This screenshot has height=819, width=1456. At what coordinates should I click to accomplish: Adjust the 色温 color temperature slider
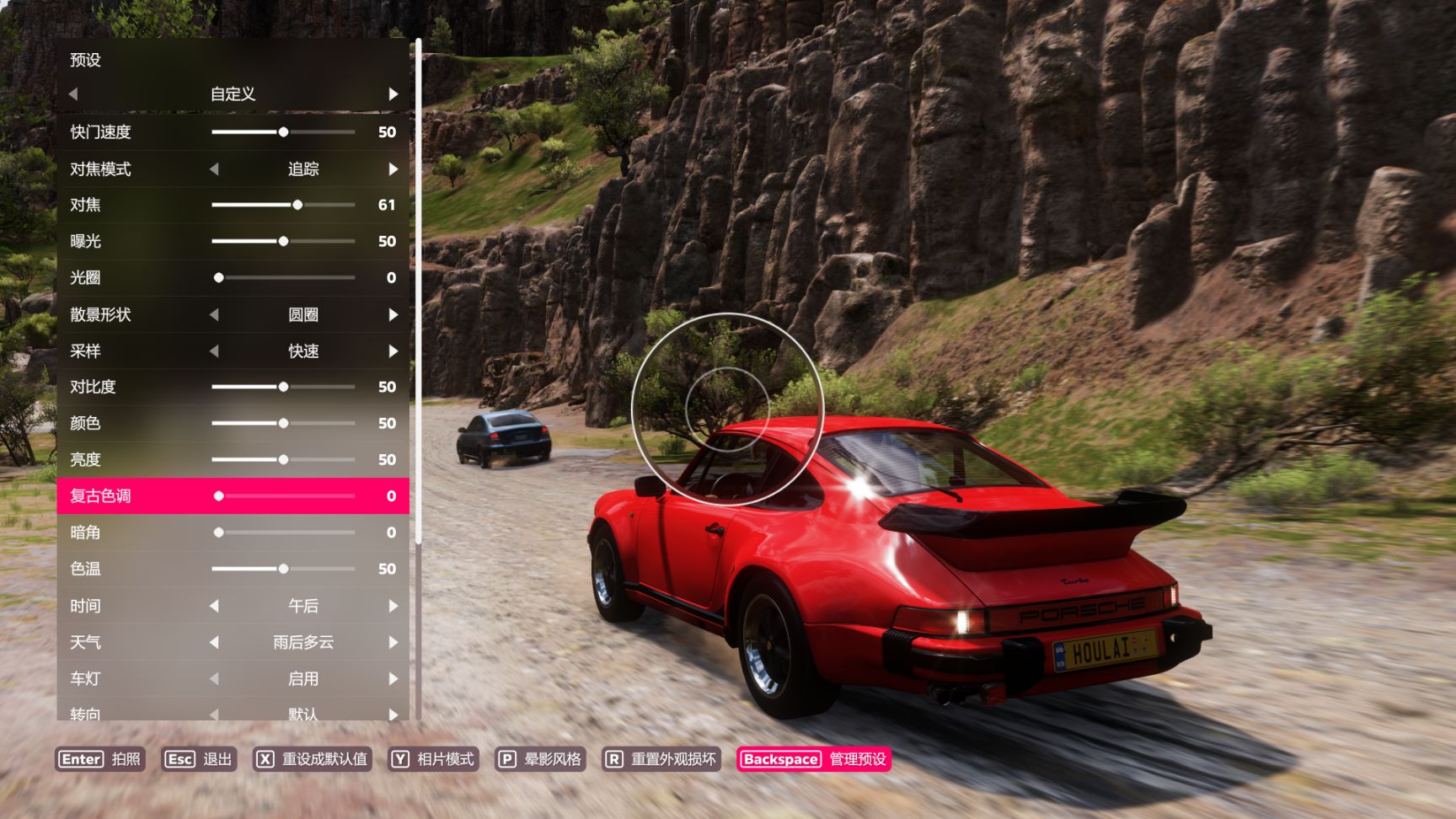click(x=283, y=569)
